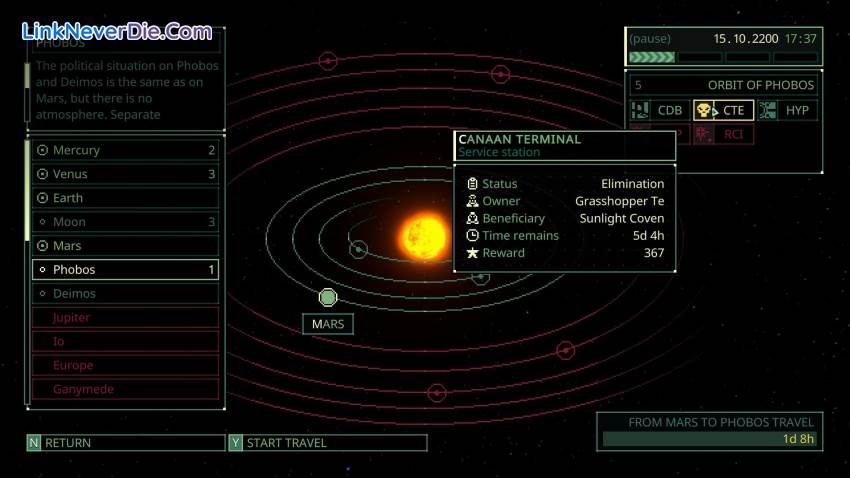This screenshot has width=850, height=478.
Task: Choose Venus from the planet list
Action: (x=125, y=174)
